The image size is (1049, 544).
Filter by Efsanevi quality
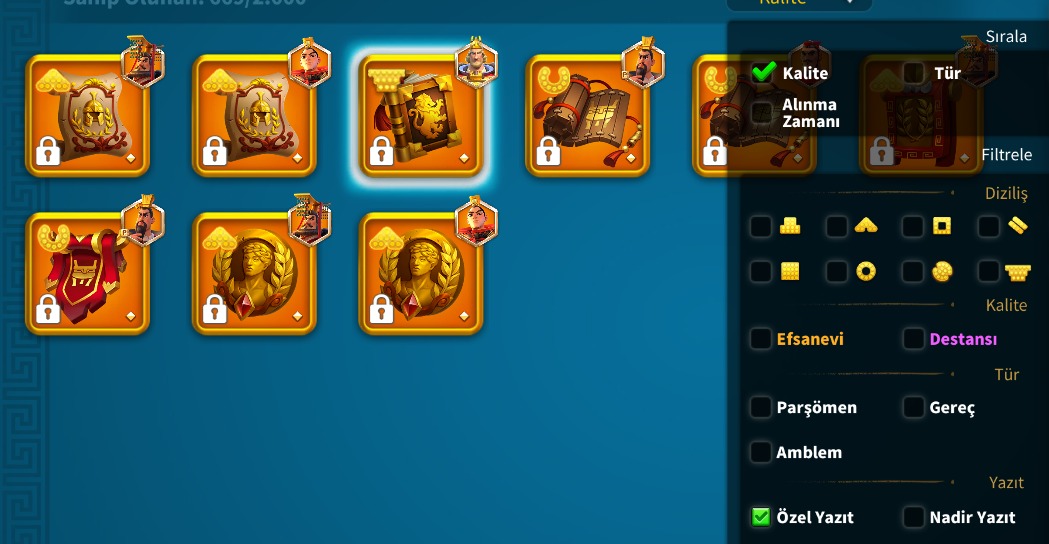coord(762,339)
